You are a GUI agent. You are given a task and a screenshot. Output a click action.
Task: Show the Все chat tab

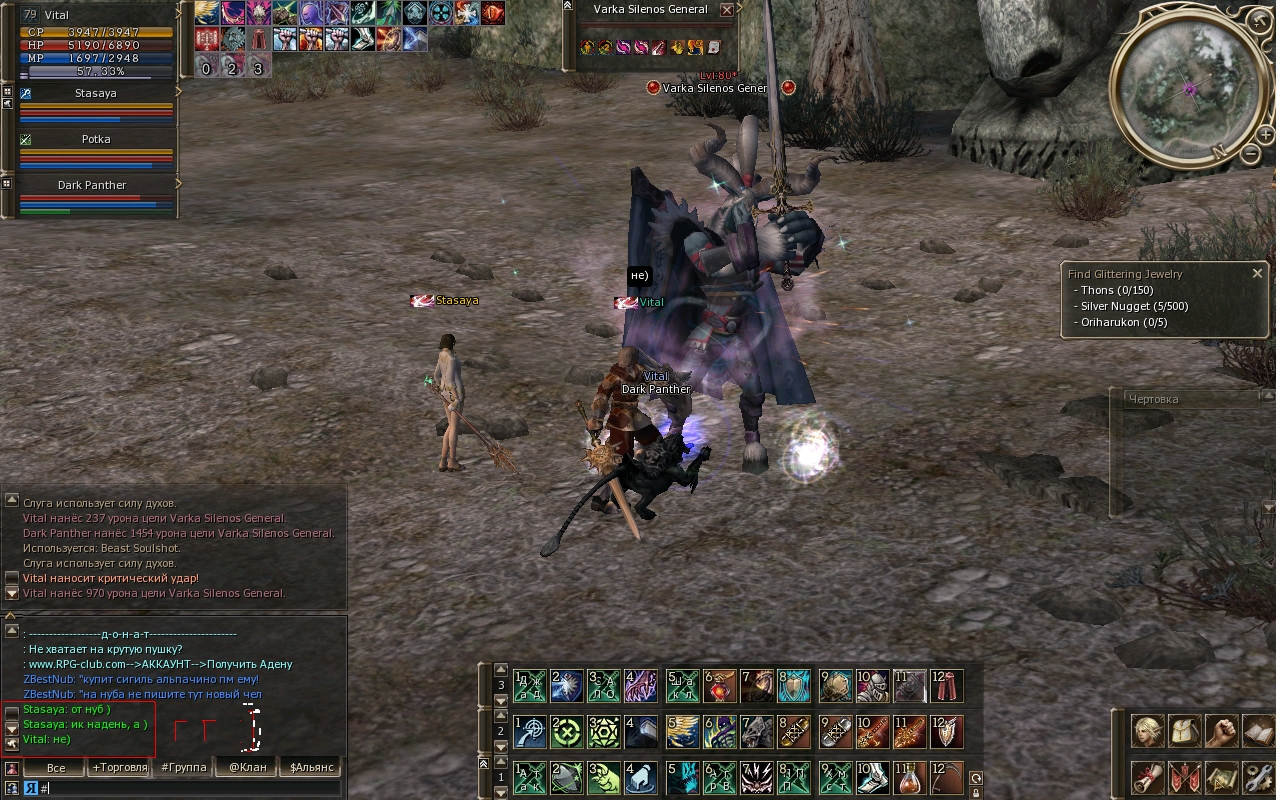(56, 768)
